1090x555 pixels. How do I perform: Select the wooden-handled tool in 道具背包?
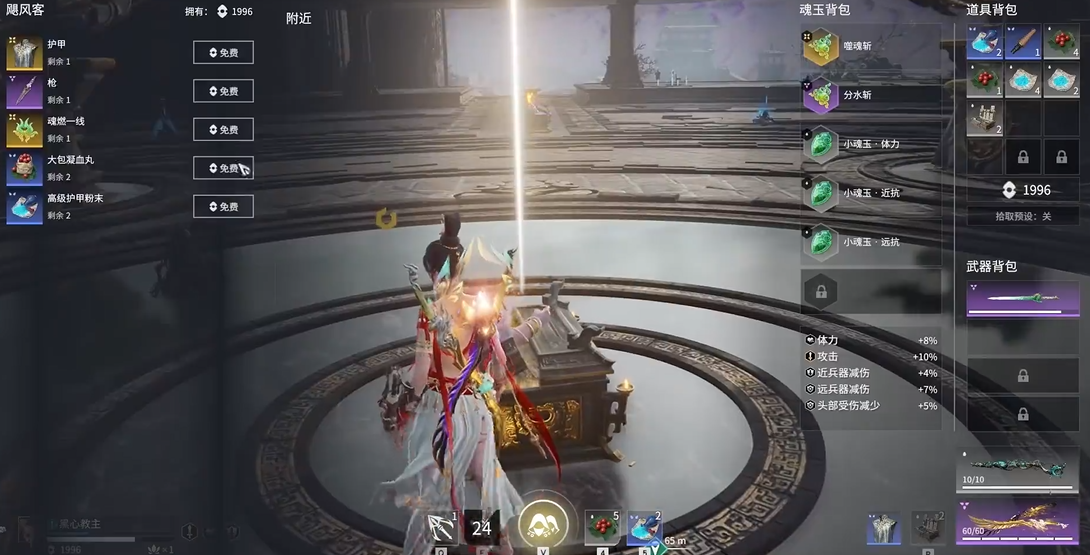(x=1022, y=42)
